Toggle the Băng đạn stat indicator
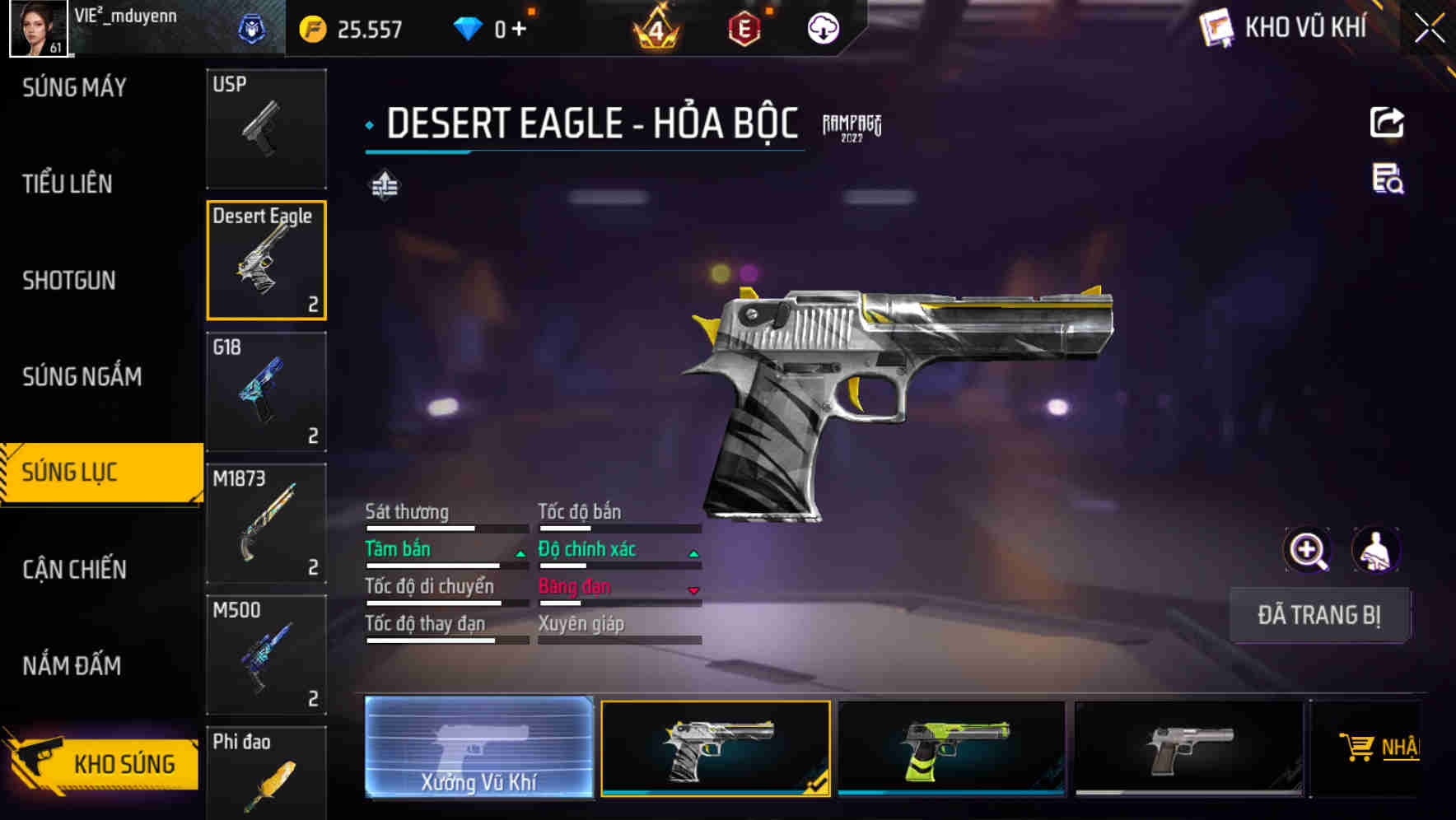Screen dimensions: 1456x820 tap(693, 591)
